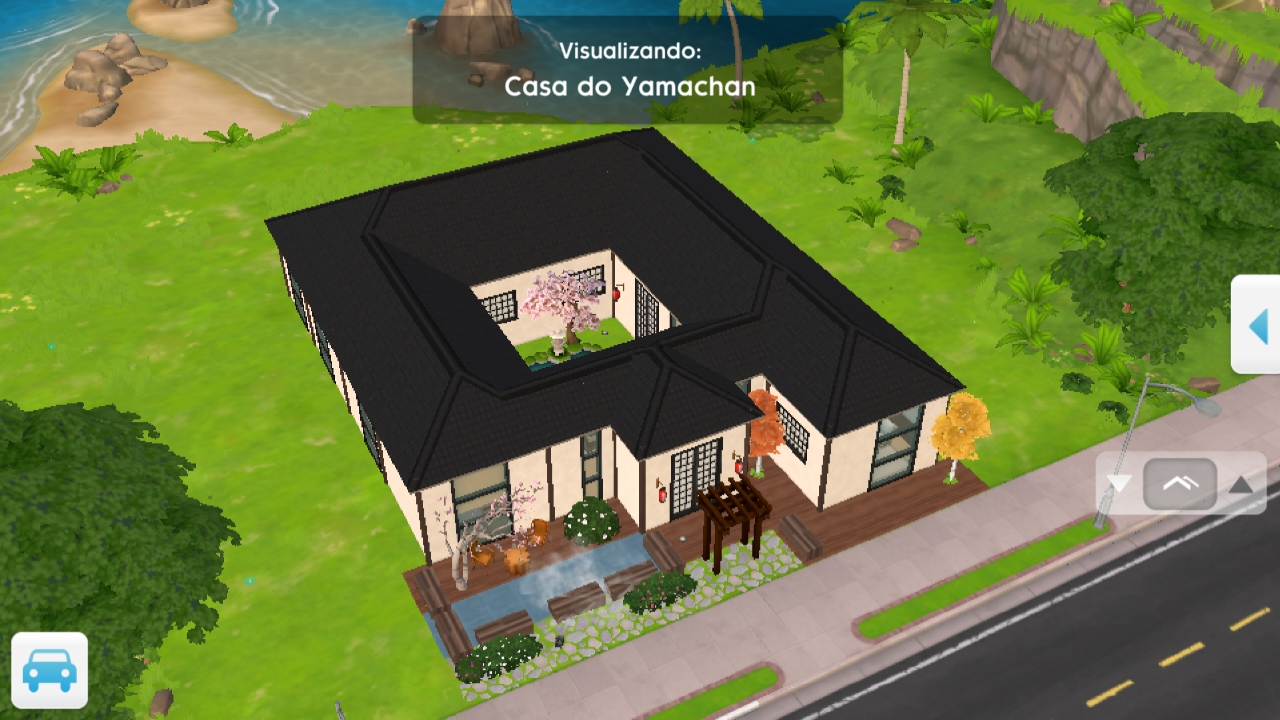Screen dimensions: 1280x720
Task: Tap the blue car travel button
Action: click(49, 670)
